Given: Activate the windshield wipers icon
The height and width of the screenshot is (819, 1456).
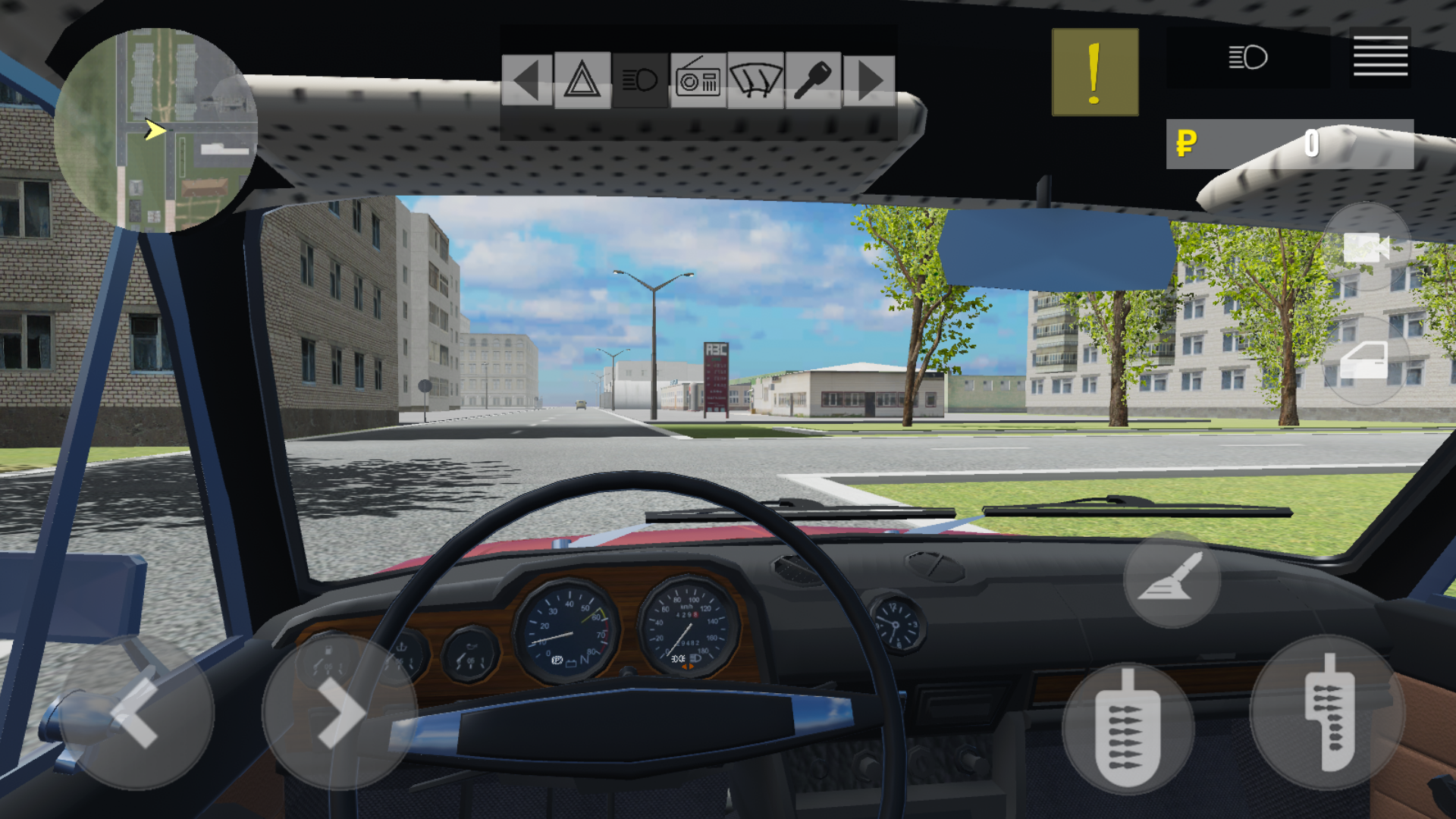Looking at the screenshot, I should (x=755, y=78).
